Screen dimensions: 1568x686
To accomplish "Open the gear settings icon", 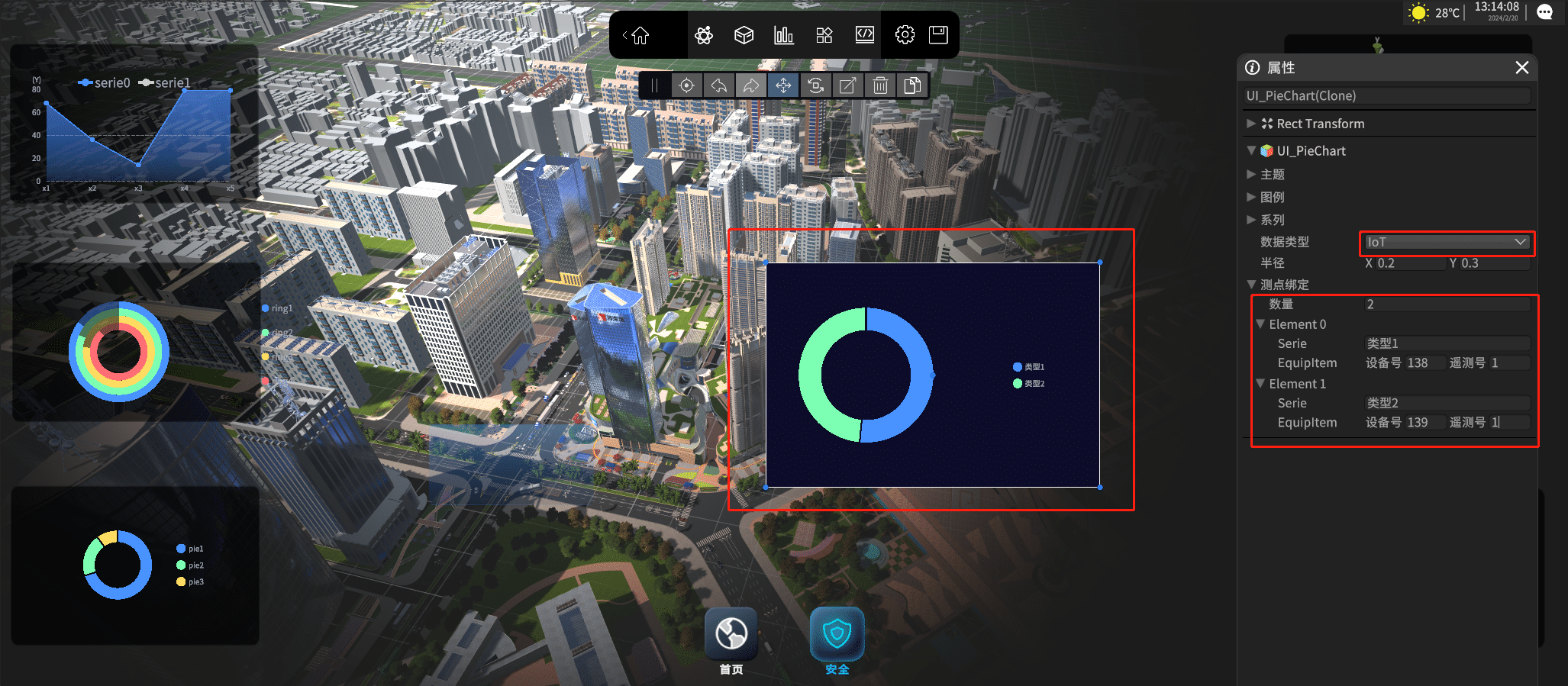I will [x=905, y=35].
